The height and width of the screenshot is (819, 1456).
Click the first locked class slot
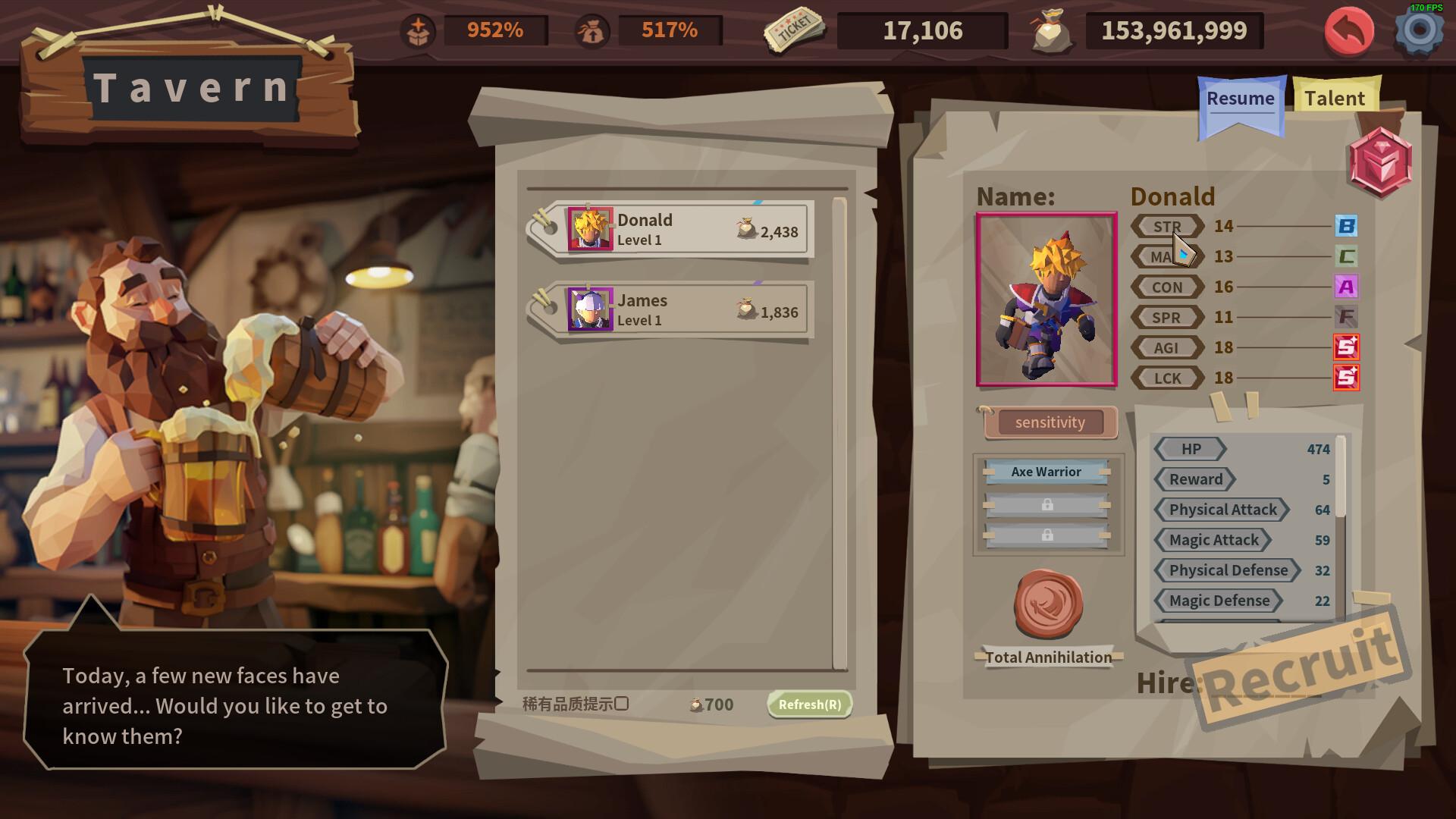[1047, 504]
